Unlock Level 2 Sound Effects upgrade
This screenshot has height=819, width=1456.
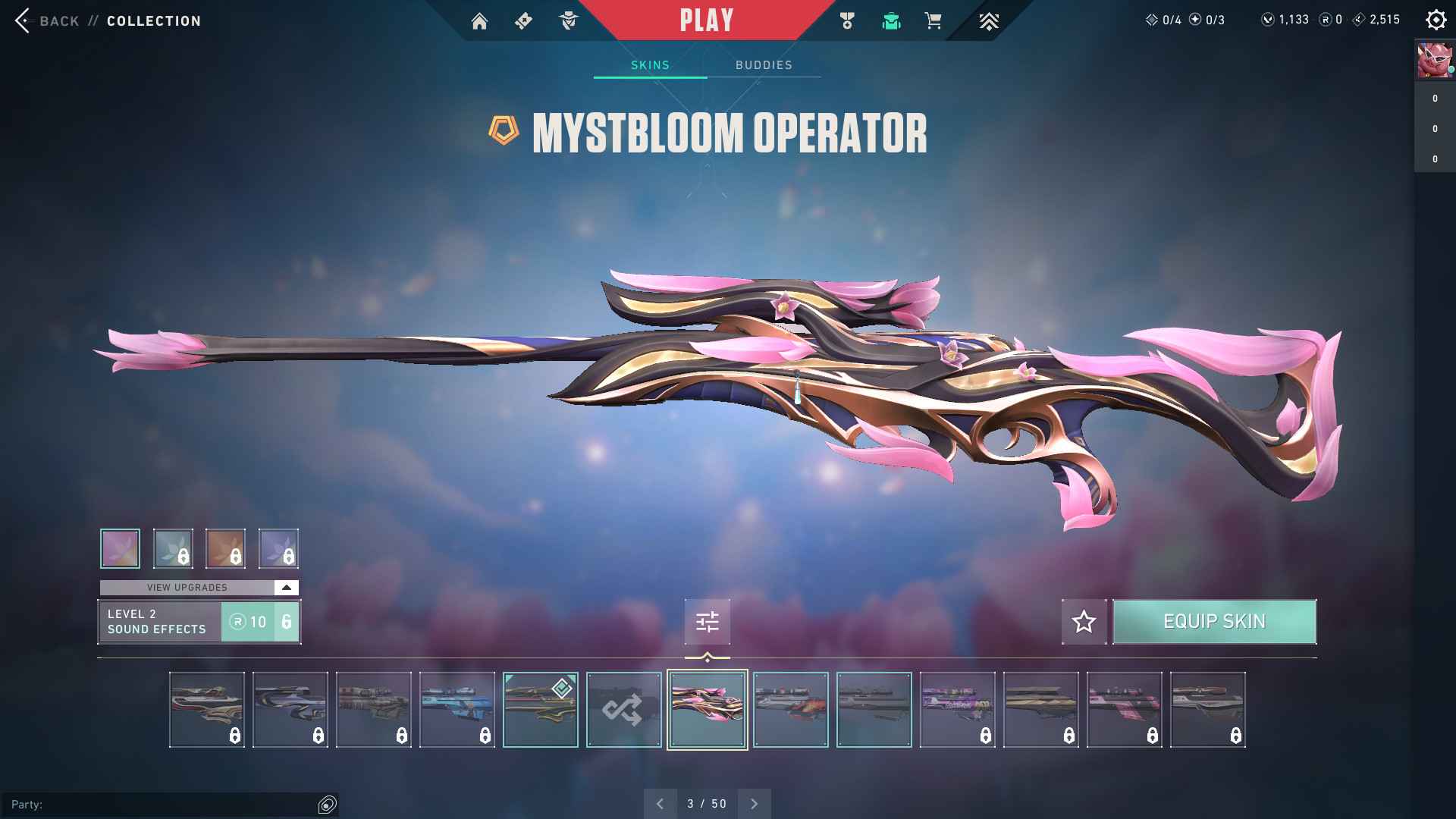[x=260, y=622]
